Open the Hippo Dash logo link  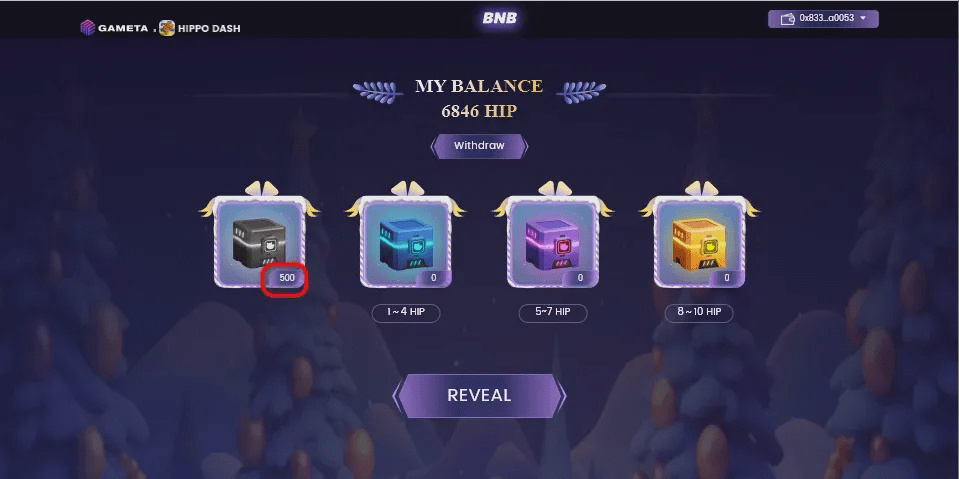coord(200,28)
